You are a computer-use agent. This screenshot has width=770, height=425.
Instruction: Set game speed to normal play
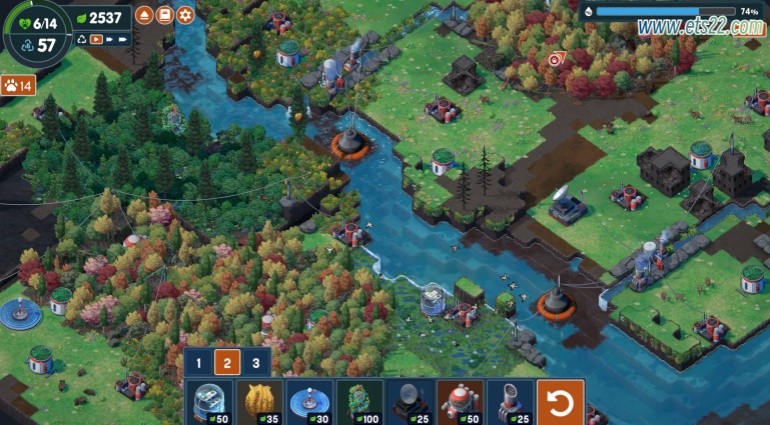click(x=97, y=40)
